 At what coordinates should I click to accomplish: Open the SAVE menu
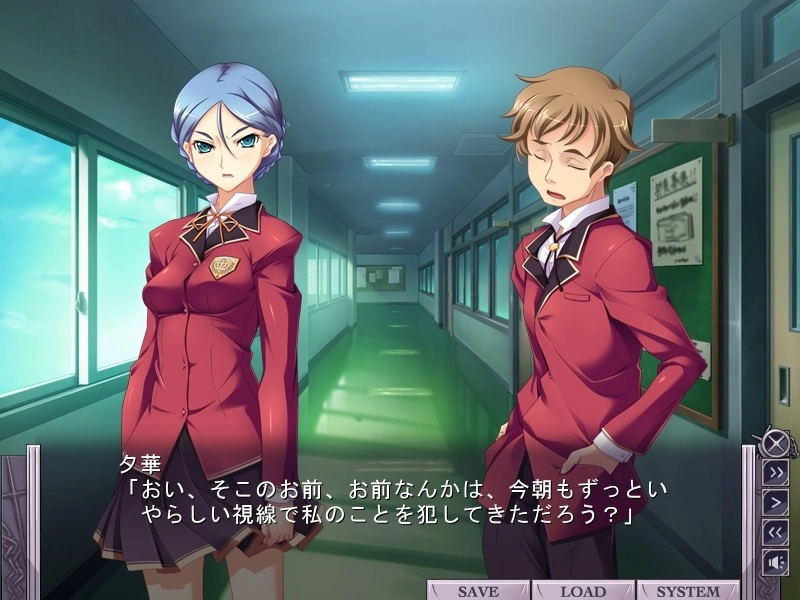click(478, 591)
